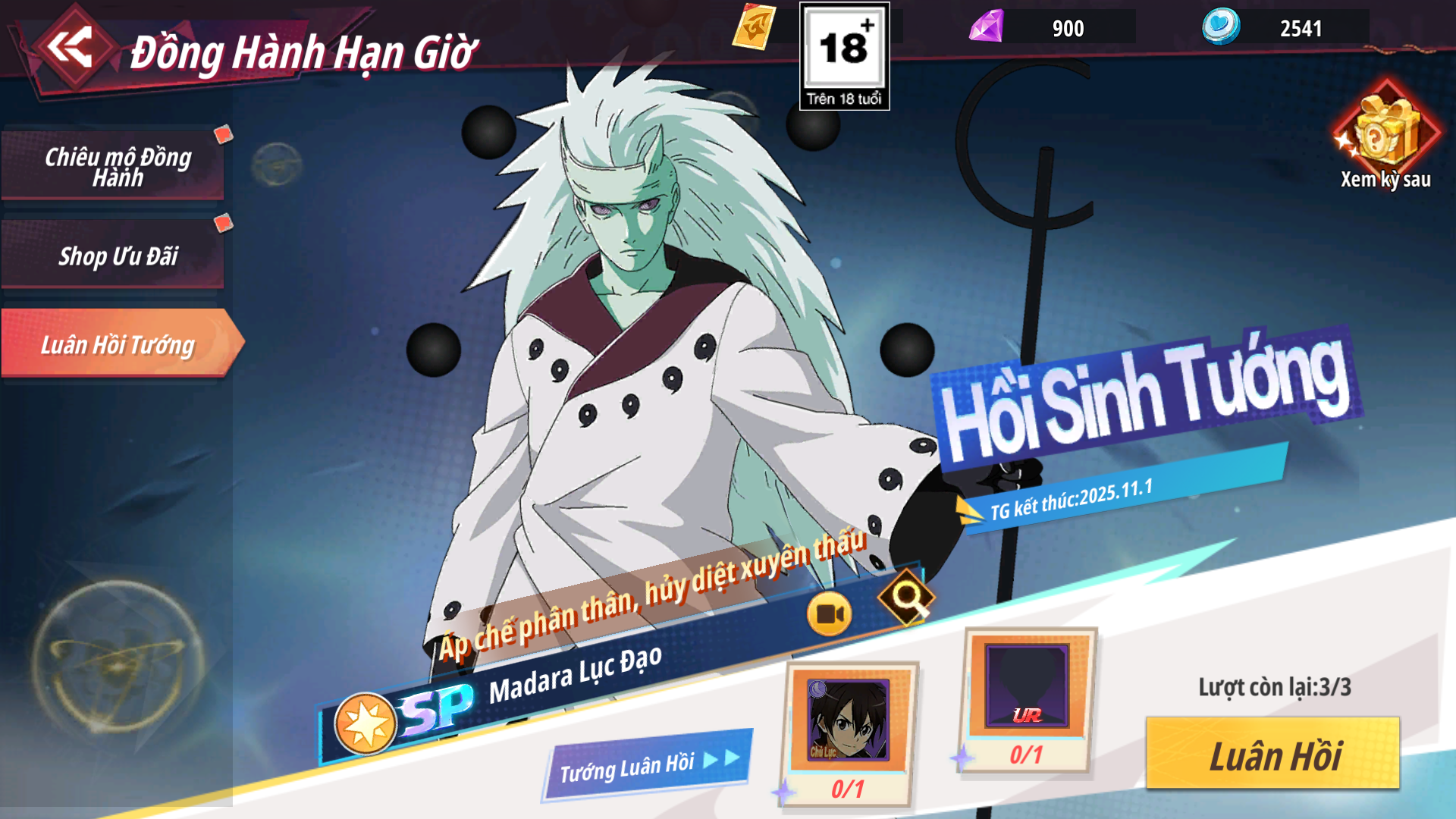1456x819 pixels.
Task: Tap the purple gem currency icon
Action: pos(987,27)
